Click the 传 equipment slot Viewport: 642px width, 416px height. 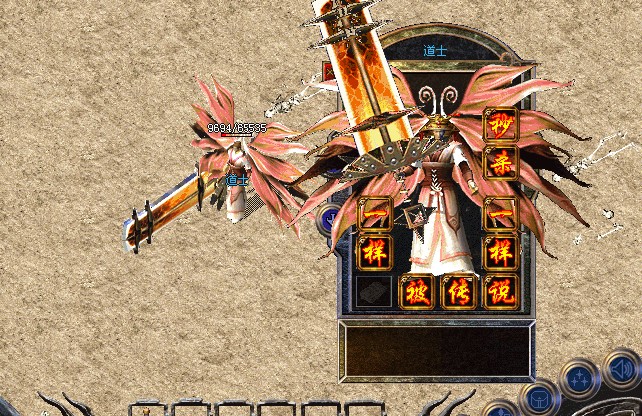tap(458, 291)
